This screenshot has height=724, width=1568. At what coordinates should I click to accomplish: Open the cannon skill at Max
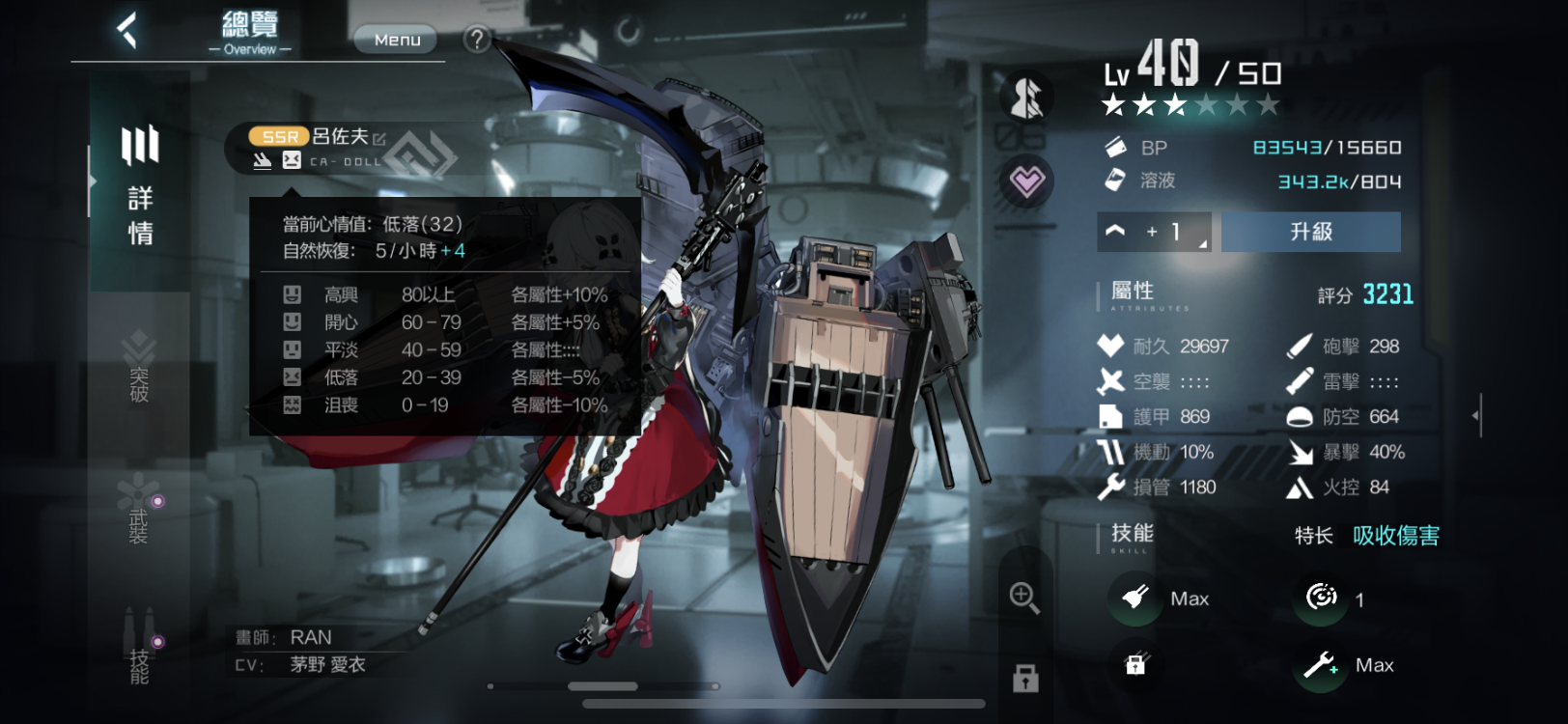[1135, 599]
